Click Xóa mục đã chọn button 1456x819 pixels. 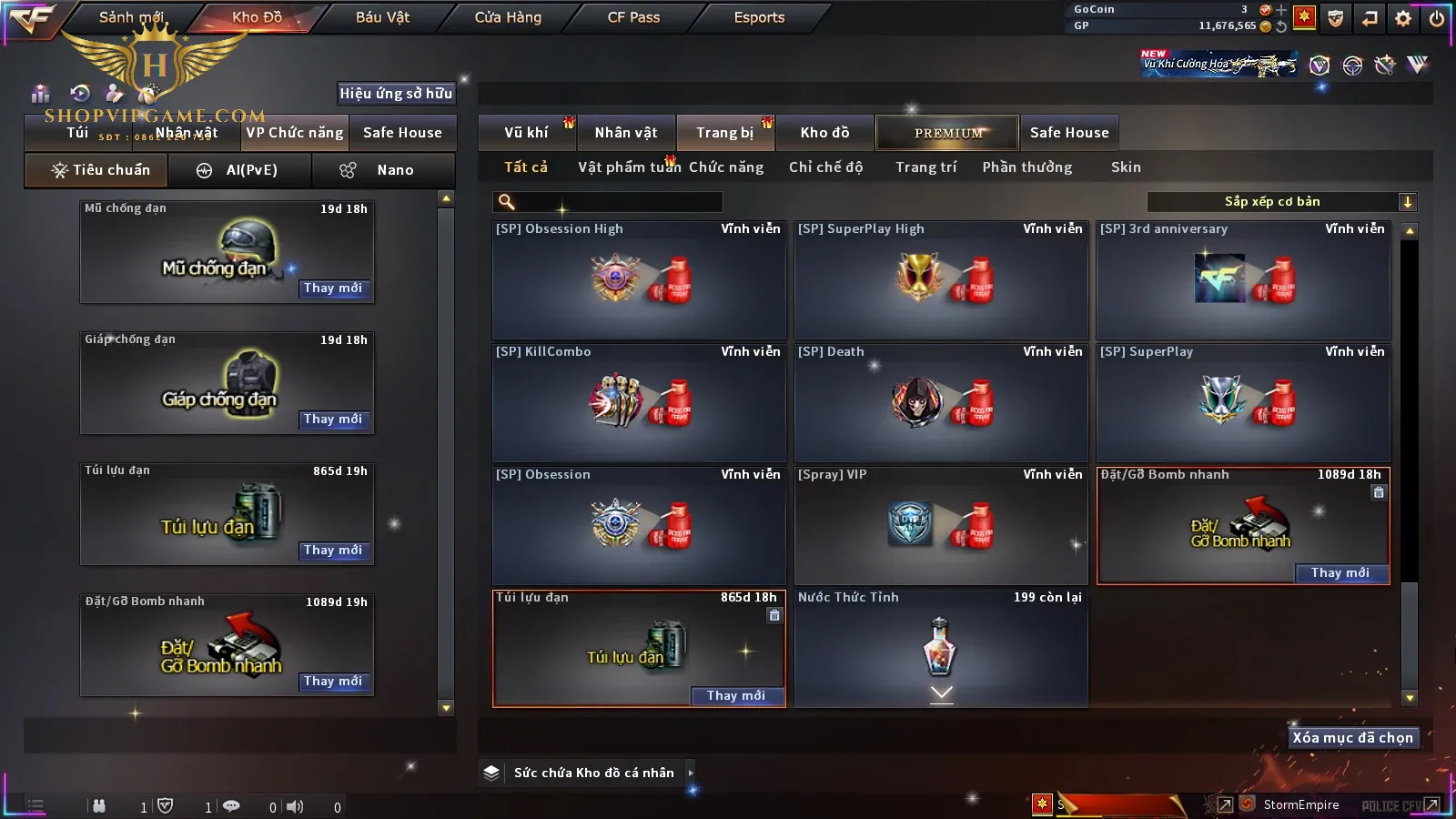pyautogui.click(x=1352, y=738)
